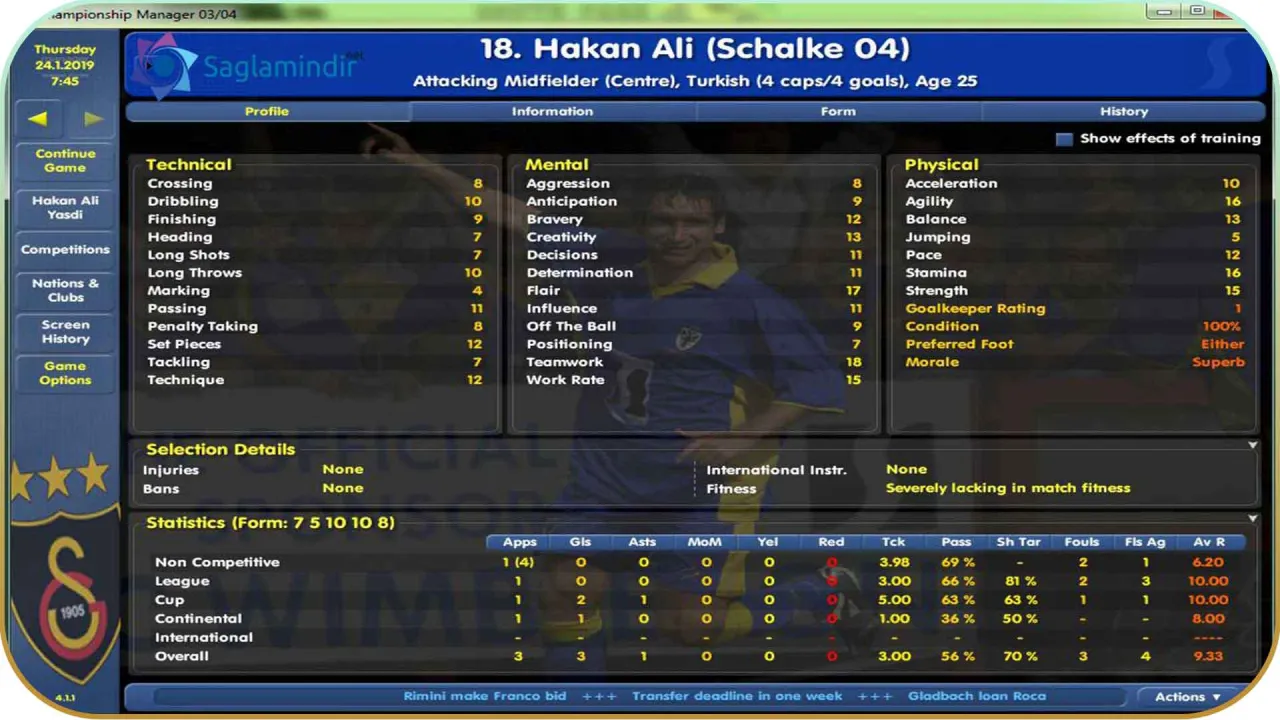Navigate forward using the right arrow
1280x720 pixels.
pyautogui.click(x=93, y=118)
